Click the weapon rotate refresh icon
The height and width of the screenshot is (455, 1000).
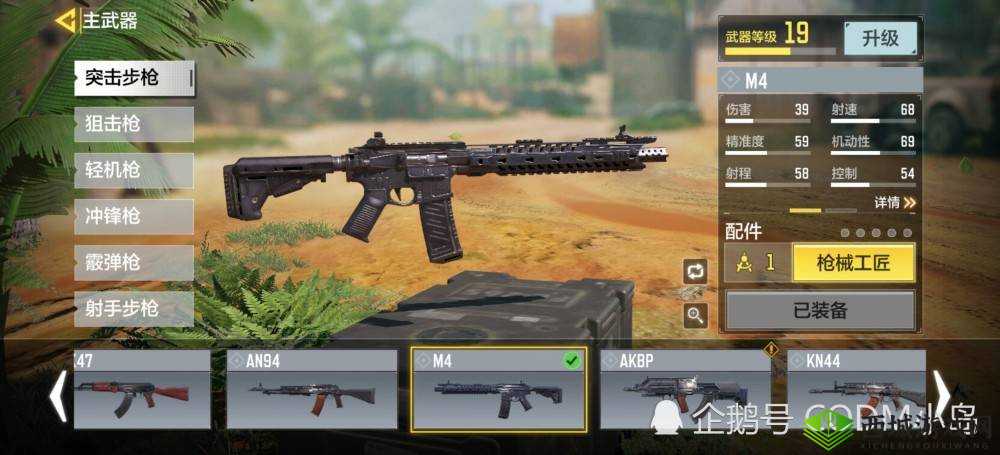[695, 270]
